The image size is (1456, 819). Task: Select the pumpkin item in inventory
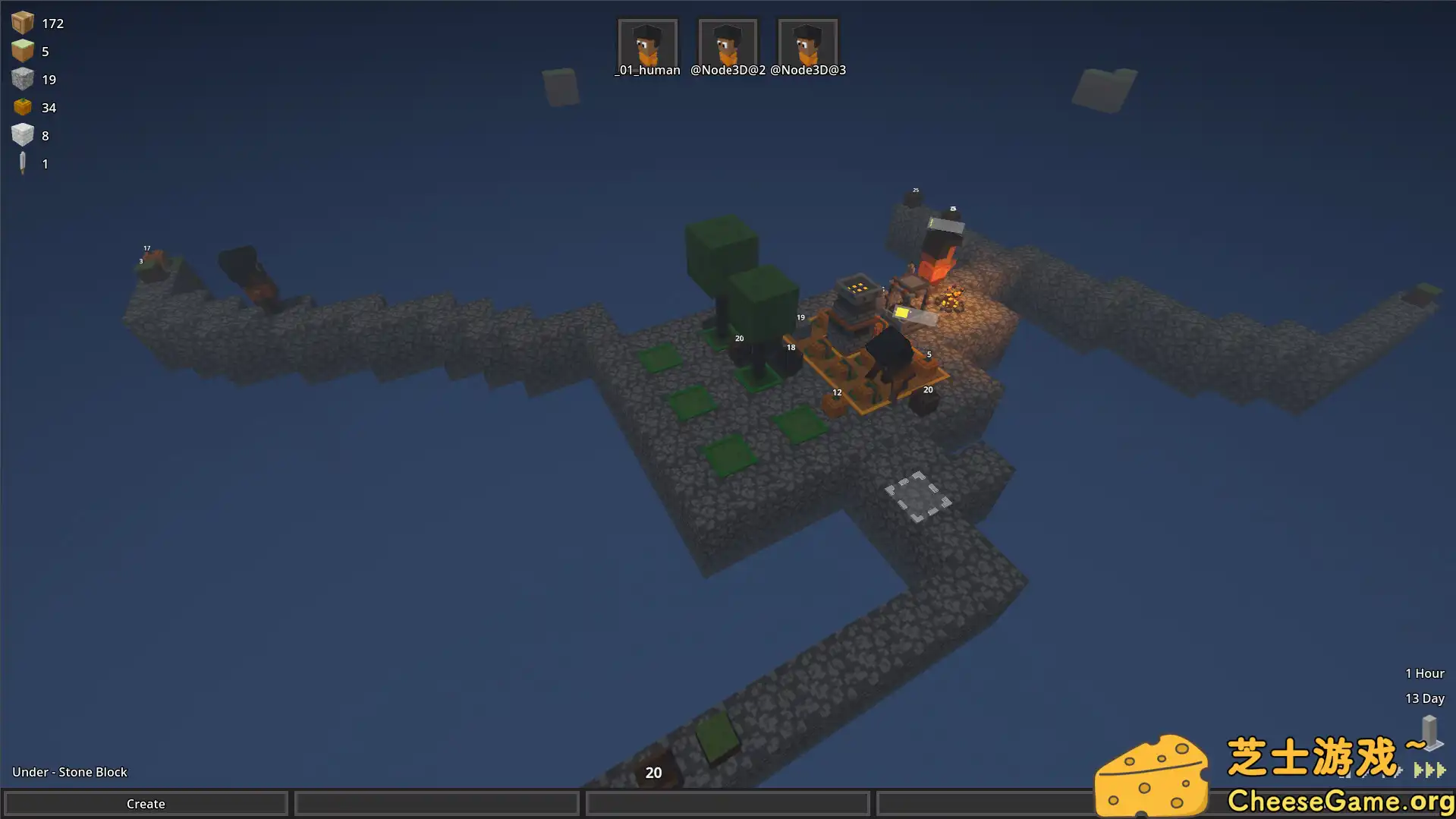click(23, 107)
